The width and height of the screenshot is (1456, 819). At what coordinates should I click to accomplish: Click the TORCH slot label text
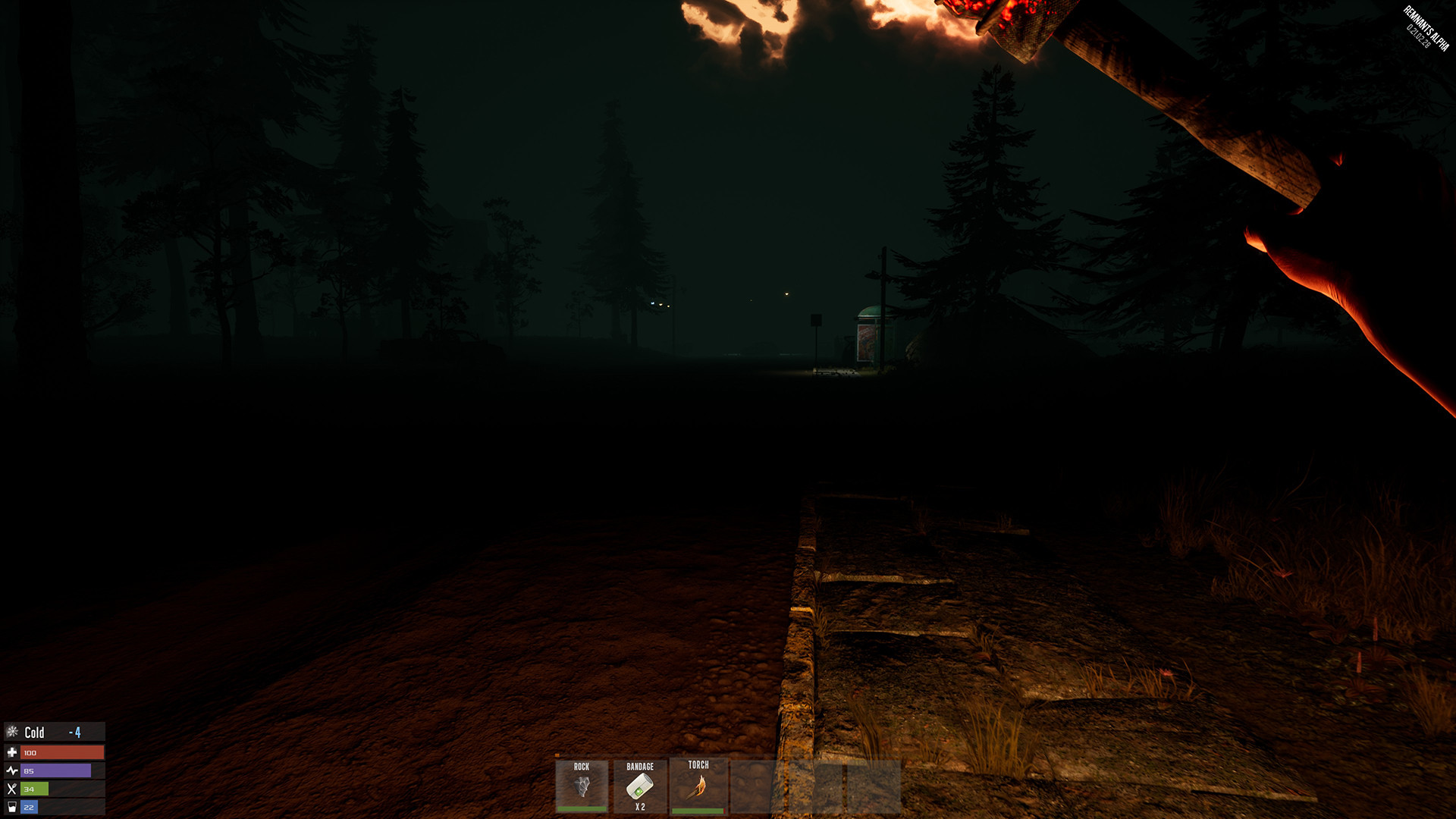[x=698, y=765]
